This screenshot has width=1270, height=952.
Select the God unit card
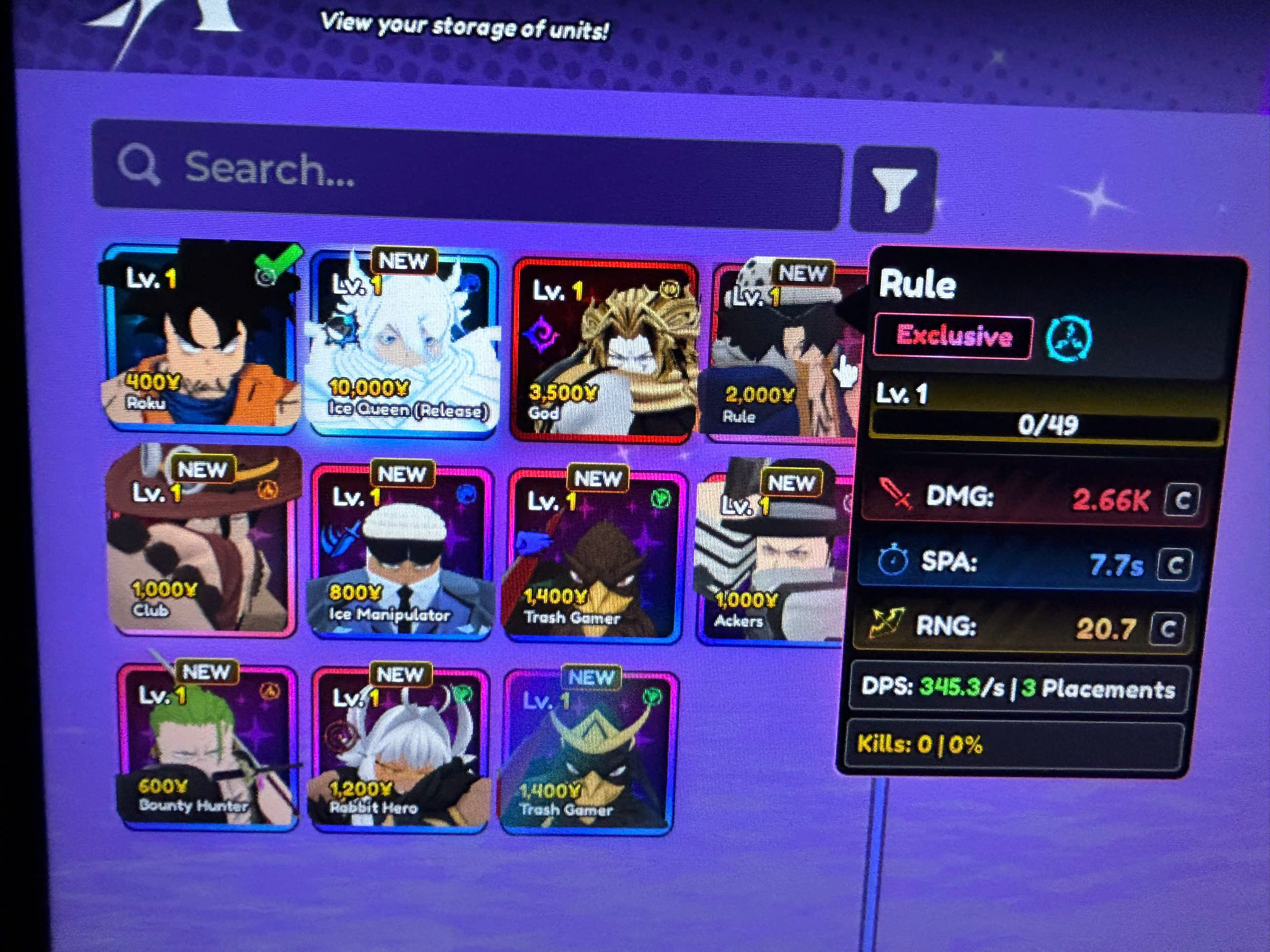click(x=605, y=351)
